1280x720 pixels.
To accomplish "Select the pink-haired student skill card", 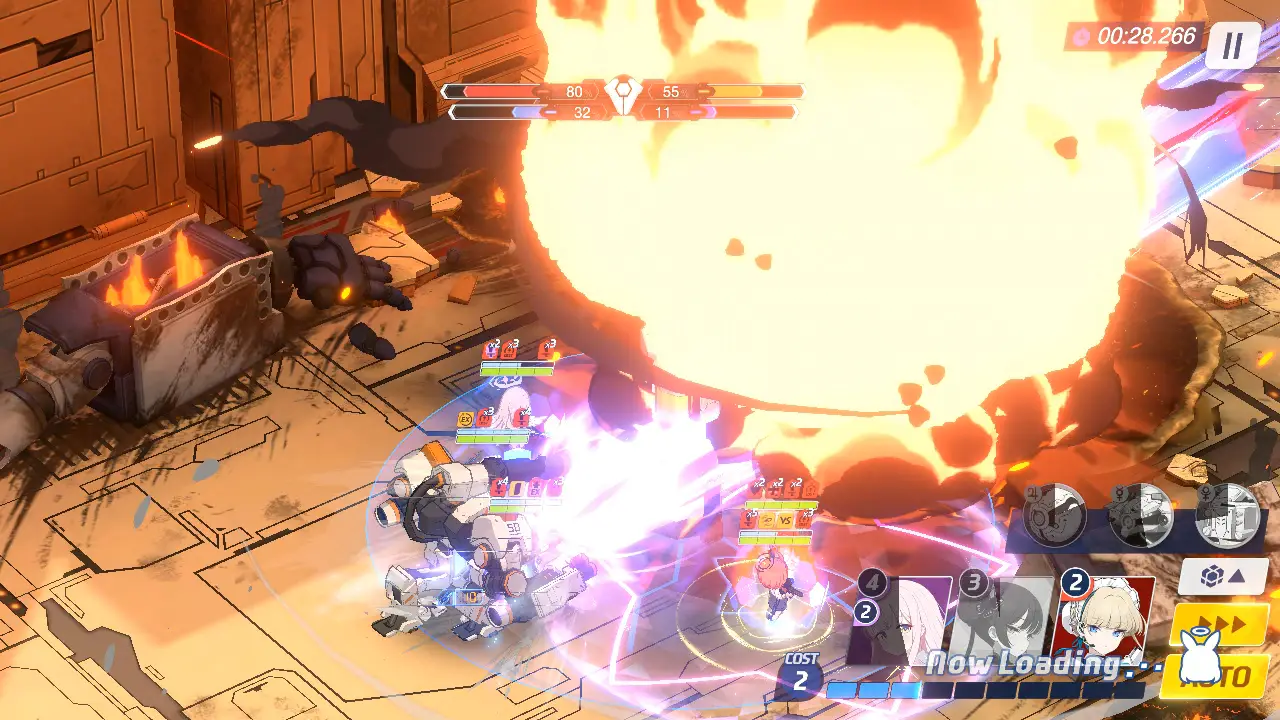I will [904, 620].
